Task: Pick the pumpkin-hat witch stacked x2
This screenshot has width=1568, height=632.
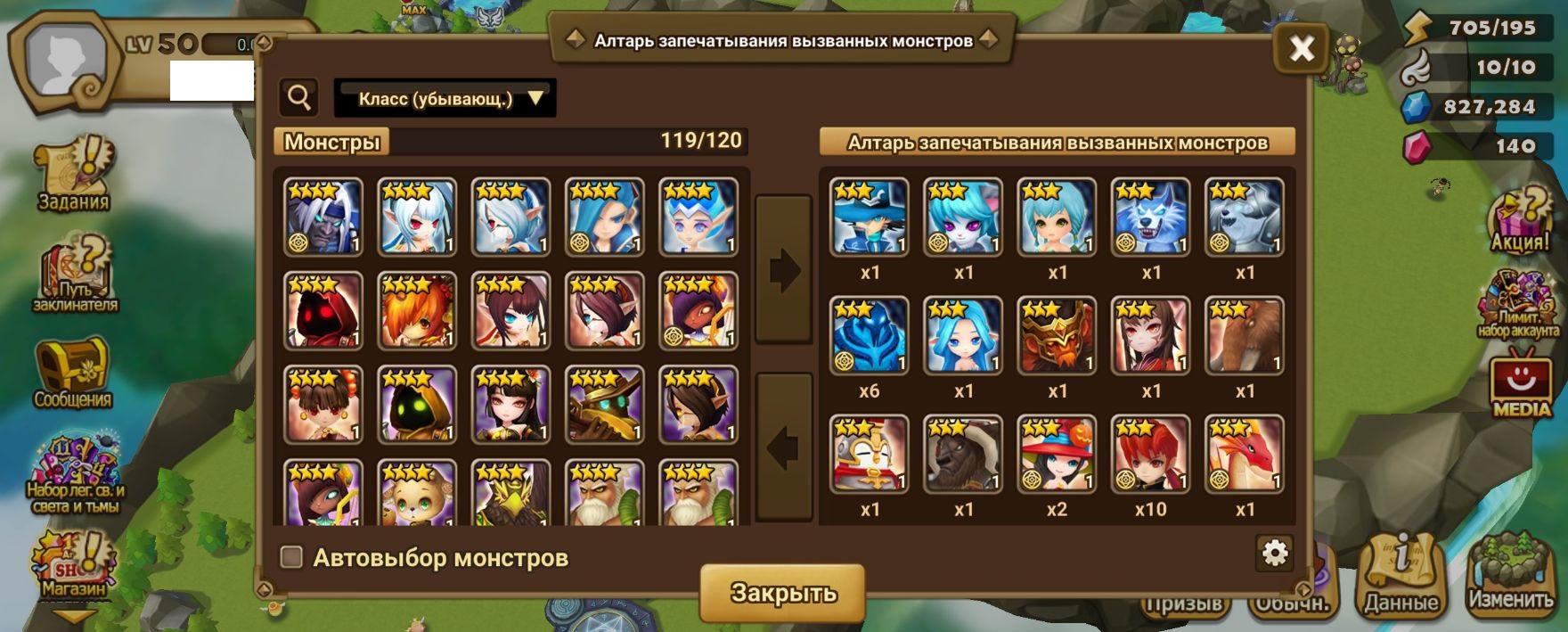Action: pyautogui.click(x=1057, y=454)
